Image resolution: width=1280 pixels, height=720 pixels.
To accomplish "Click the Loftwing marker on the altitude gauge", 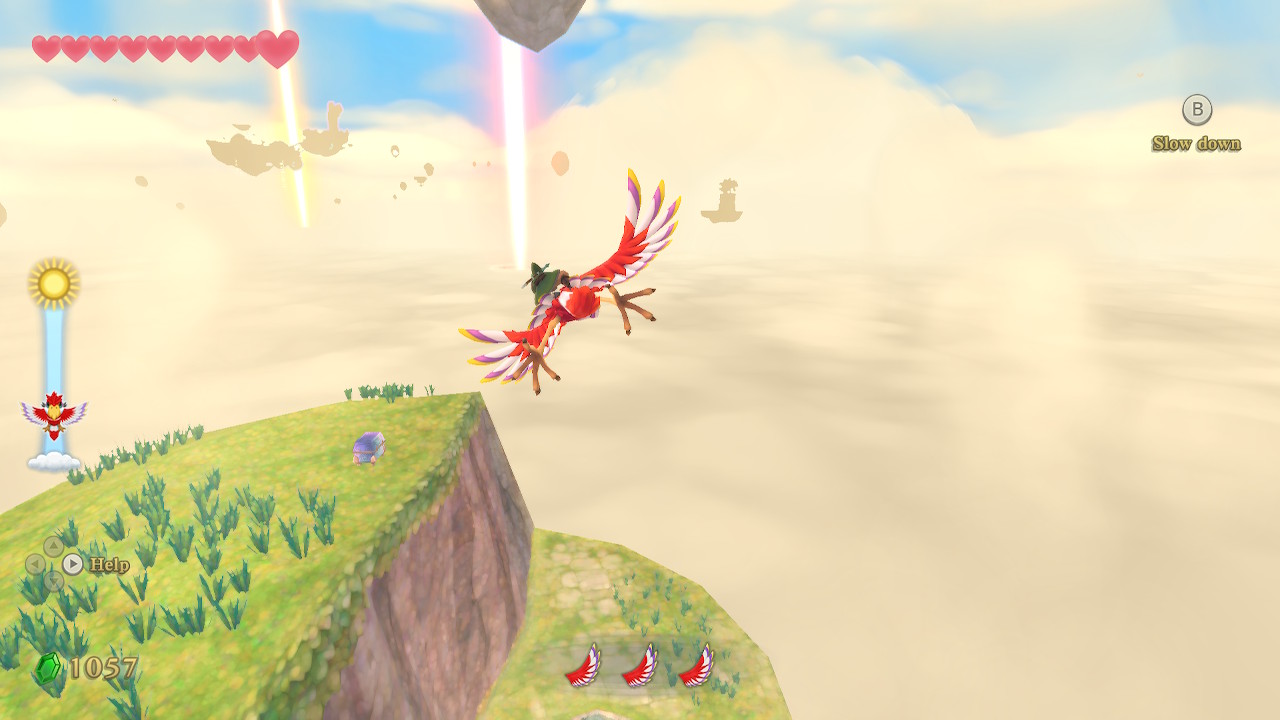I will click(x=54, y=415).
